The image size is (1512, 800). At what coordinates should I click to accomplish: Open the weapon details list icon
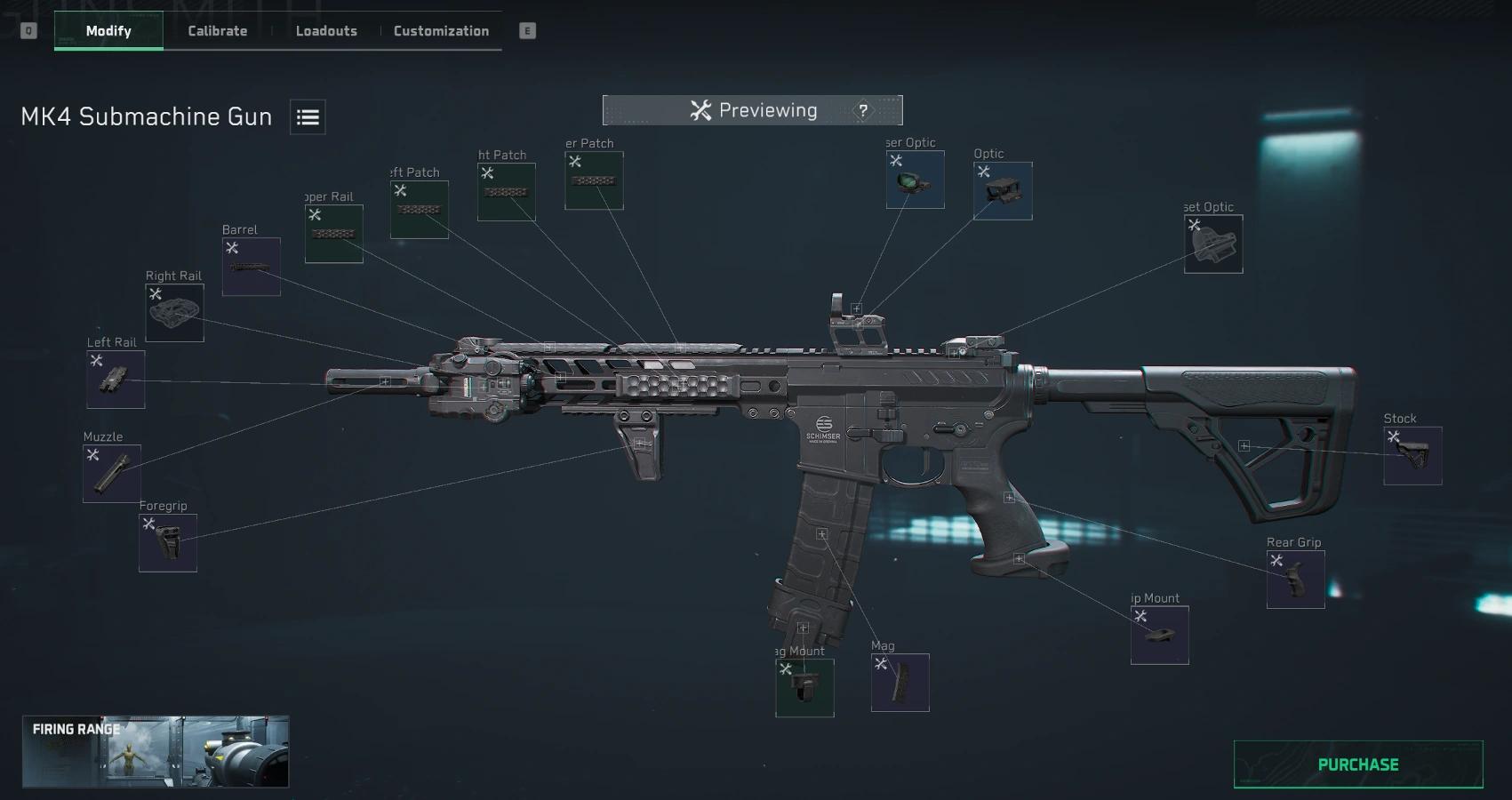coord(307,116)
